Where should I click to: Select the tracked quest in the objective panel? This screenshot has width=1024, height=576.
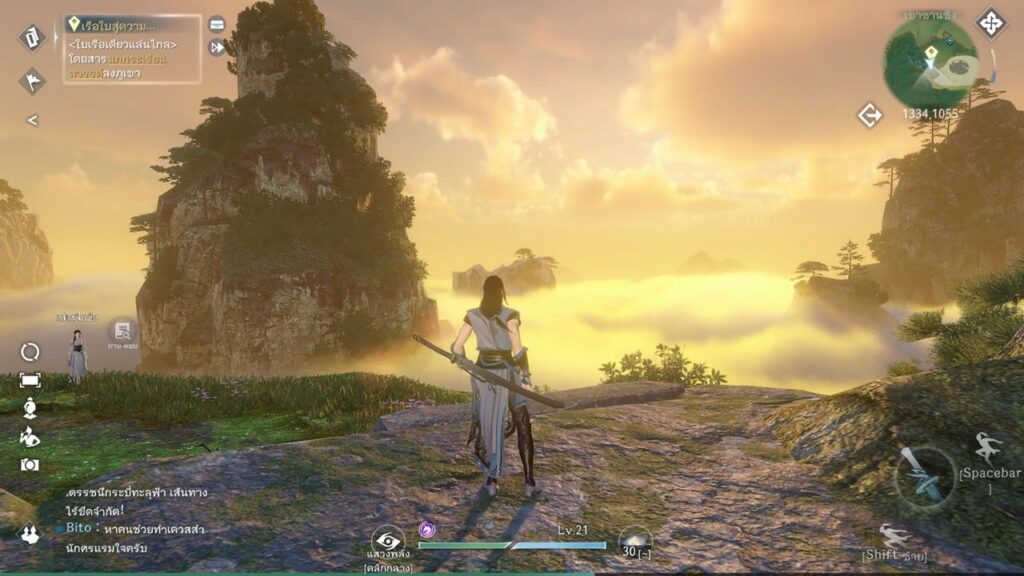point(132,46)
